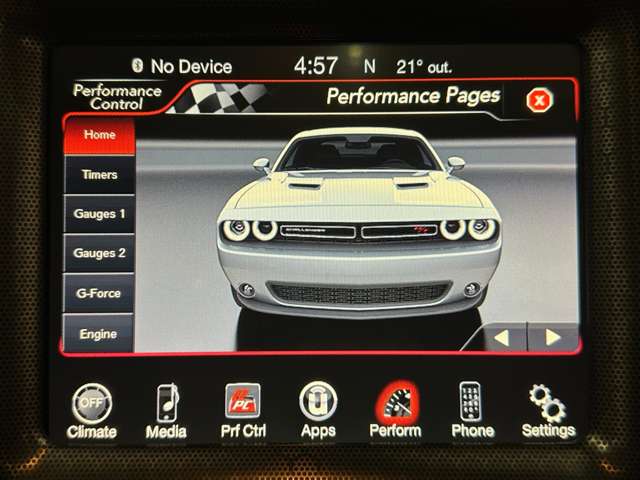The width and height of the screenshot is (640, 480).
Task: Open the Apps menu
Action: coord(318,409)
